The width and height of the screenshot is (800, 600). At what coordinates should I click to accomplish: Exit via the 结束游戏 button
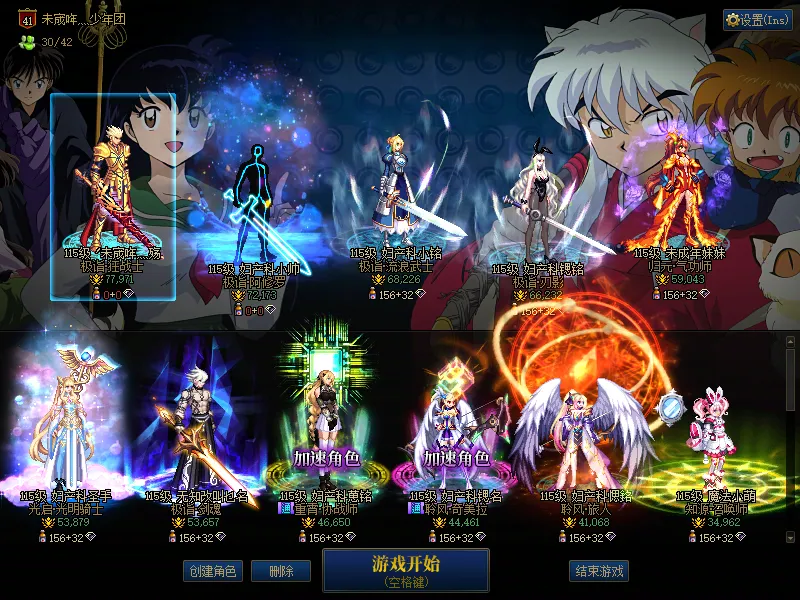599,571
